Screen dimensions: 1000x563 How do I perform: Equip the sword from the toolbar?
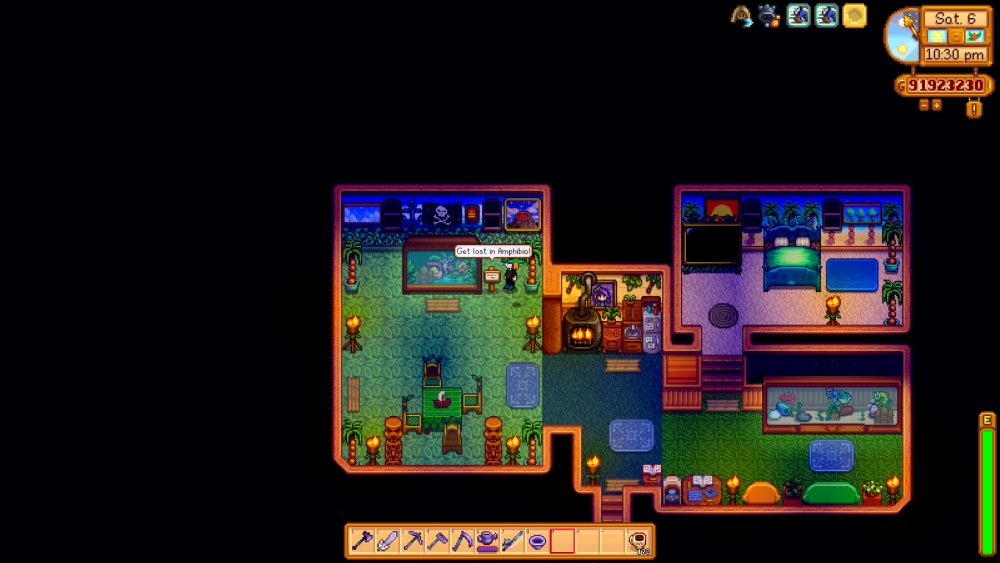387,541
